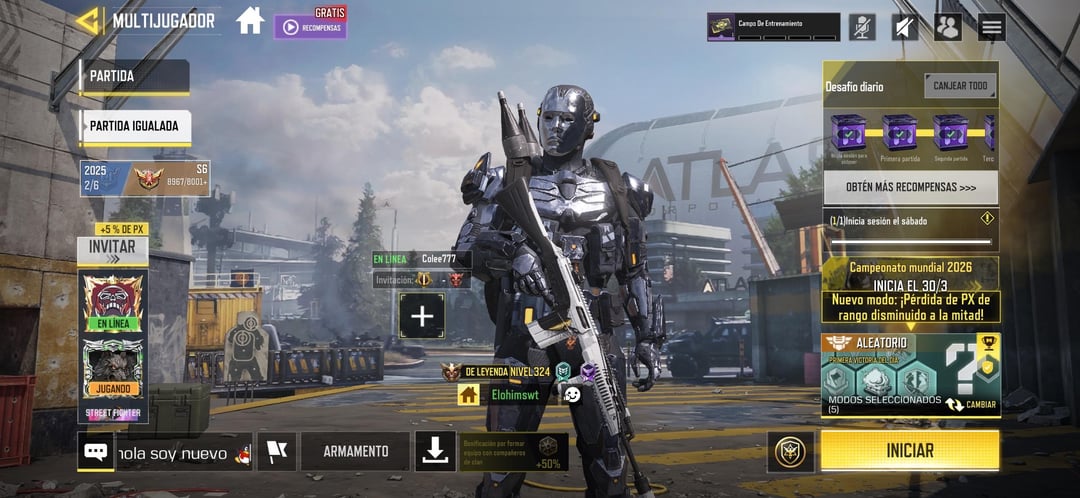Open the home lobby icon

tap(250, 20)
